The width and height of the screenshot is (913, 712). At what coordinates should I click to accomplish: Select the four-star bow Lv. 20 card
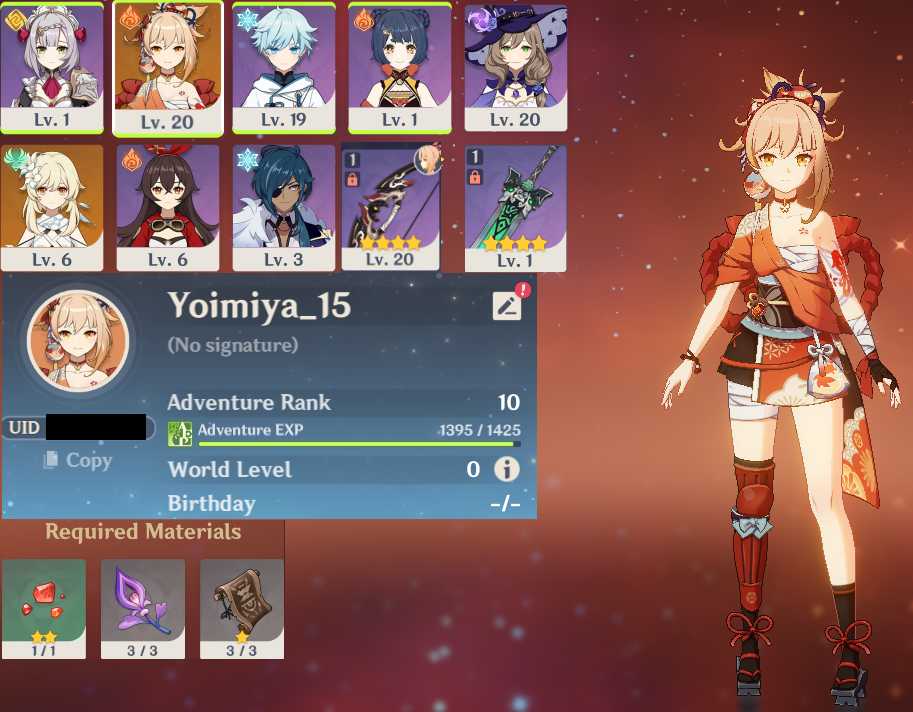click(390, 207)
